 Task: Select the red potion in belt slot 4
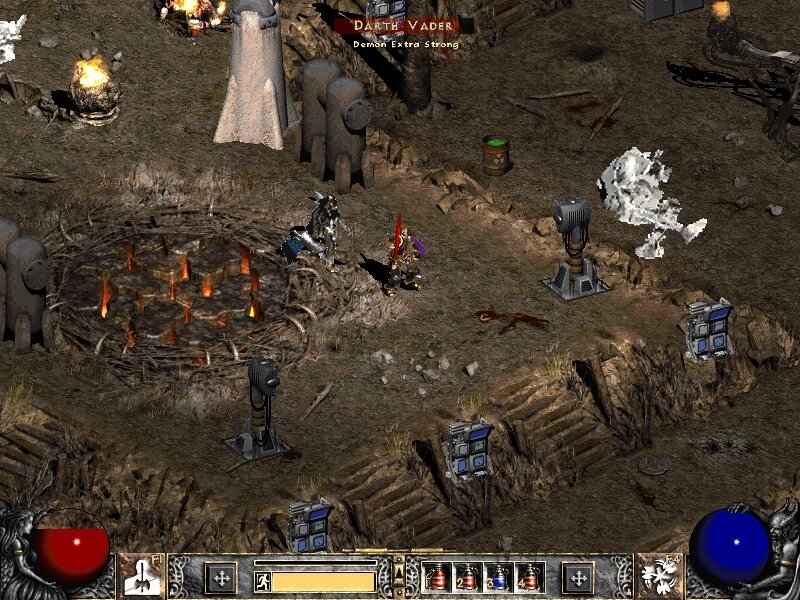pyautogui.click(x=528, y=577)
